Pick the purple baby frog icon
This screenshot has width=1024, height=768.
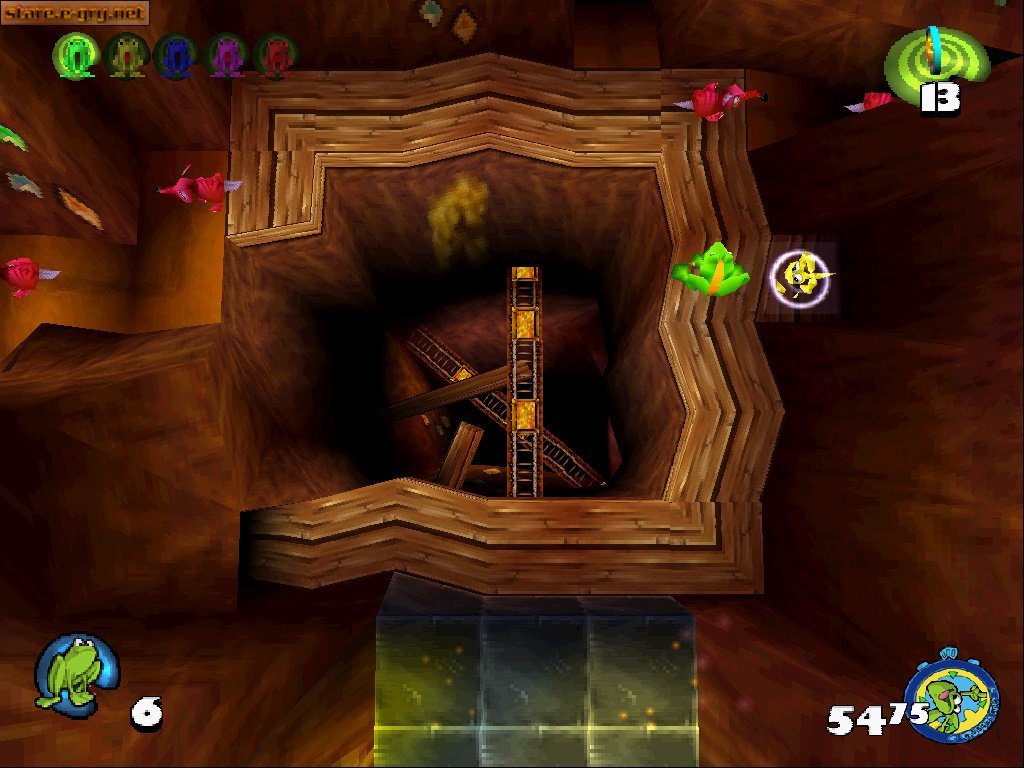[225, 55]
